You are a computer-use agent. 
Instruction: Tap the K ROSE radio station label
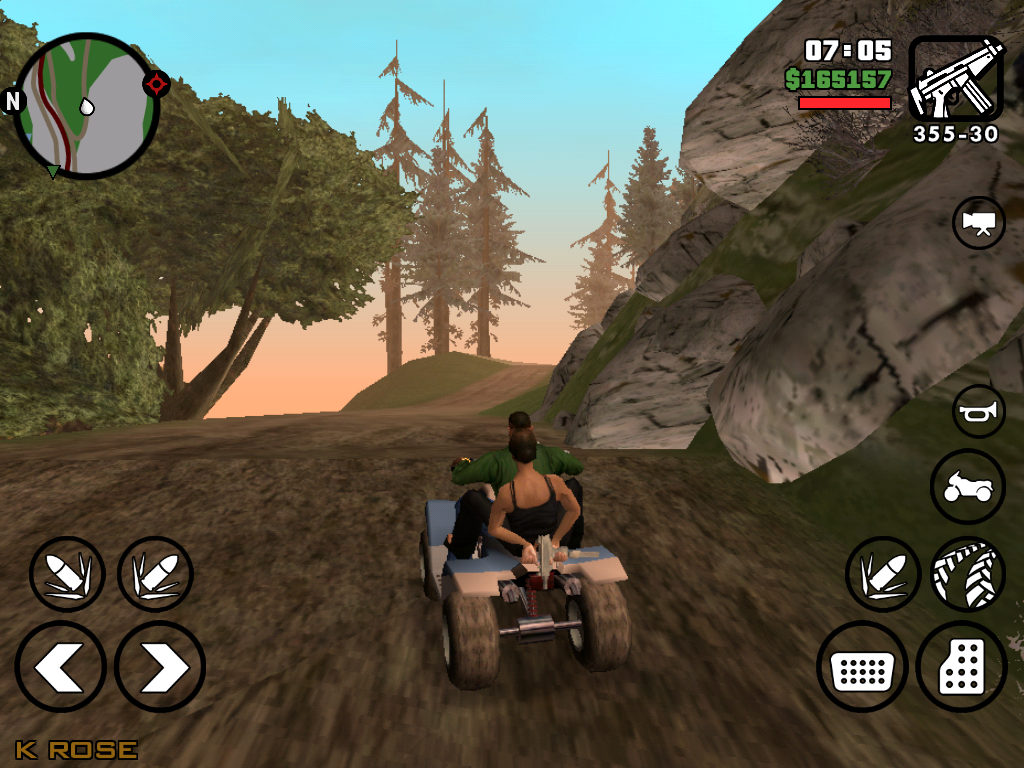pos(76,749)
